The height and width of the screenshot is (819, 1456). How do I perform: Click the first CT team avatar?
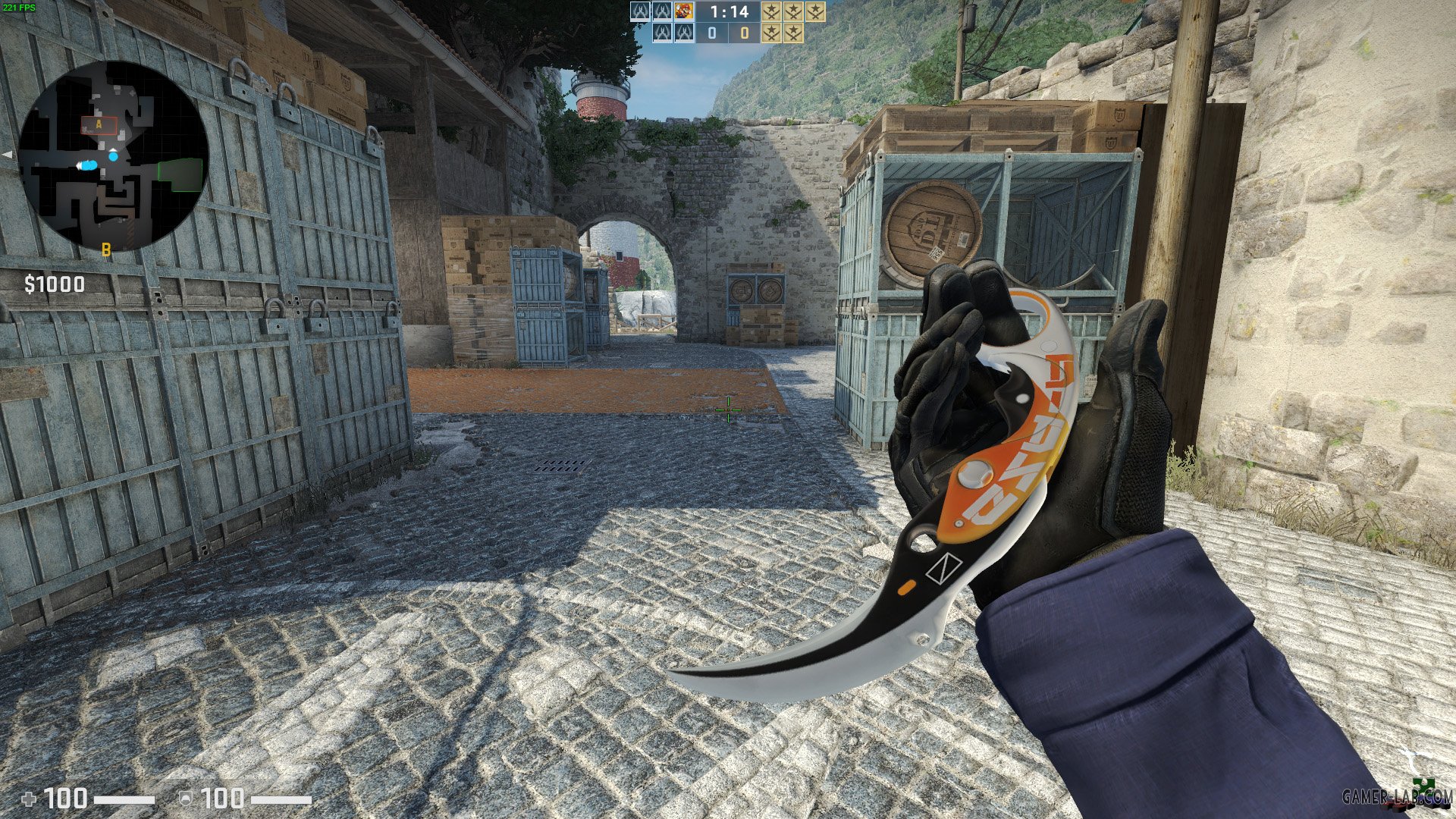click(641, 11)
